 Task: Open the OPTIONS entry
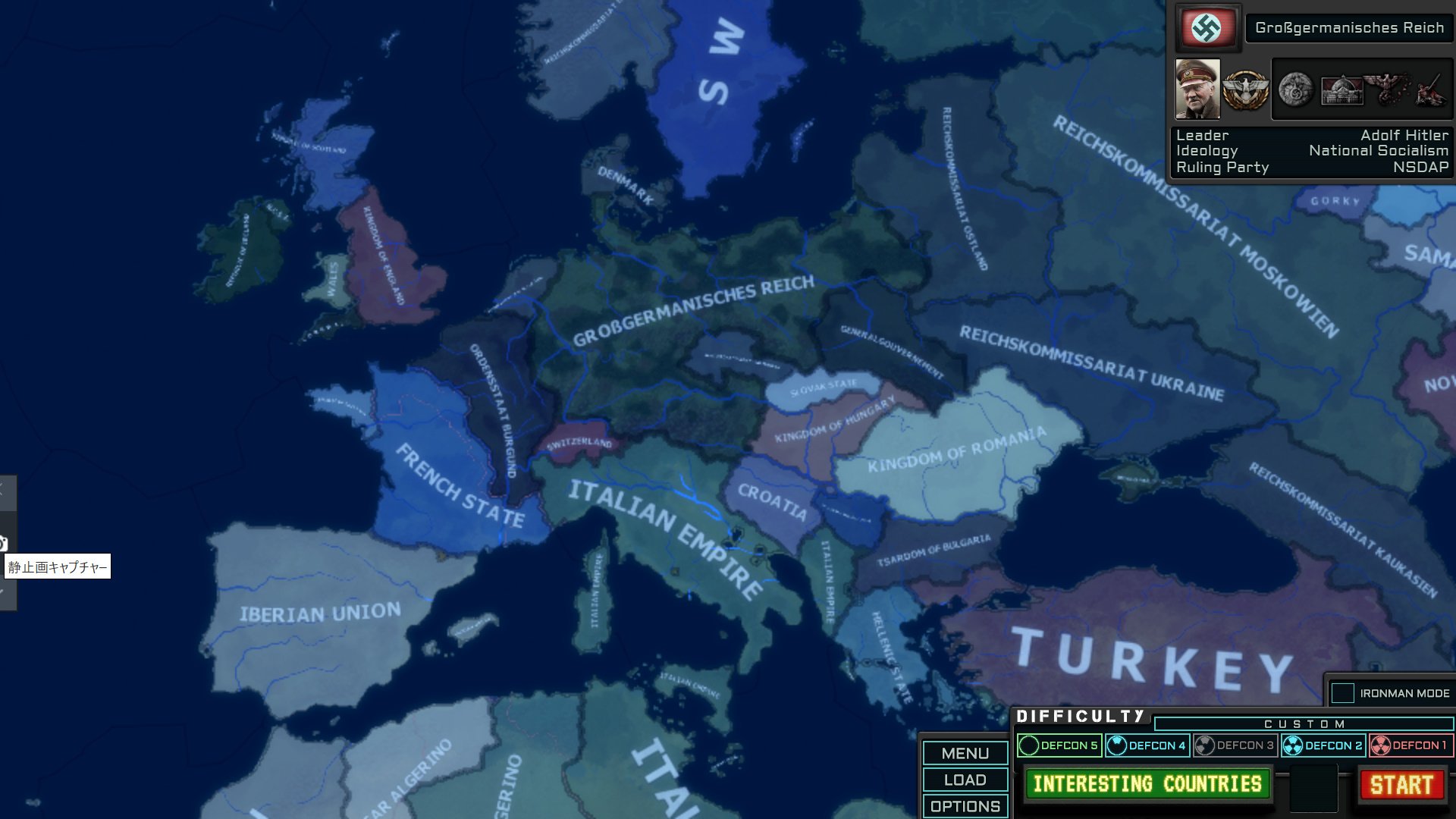pyautogui.click(x=964, y=806)
